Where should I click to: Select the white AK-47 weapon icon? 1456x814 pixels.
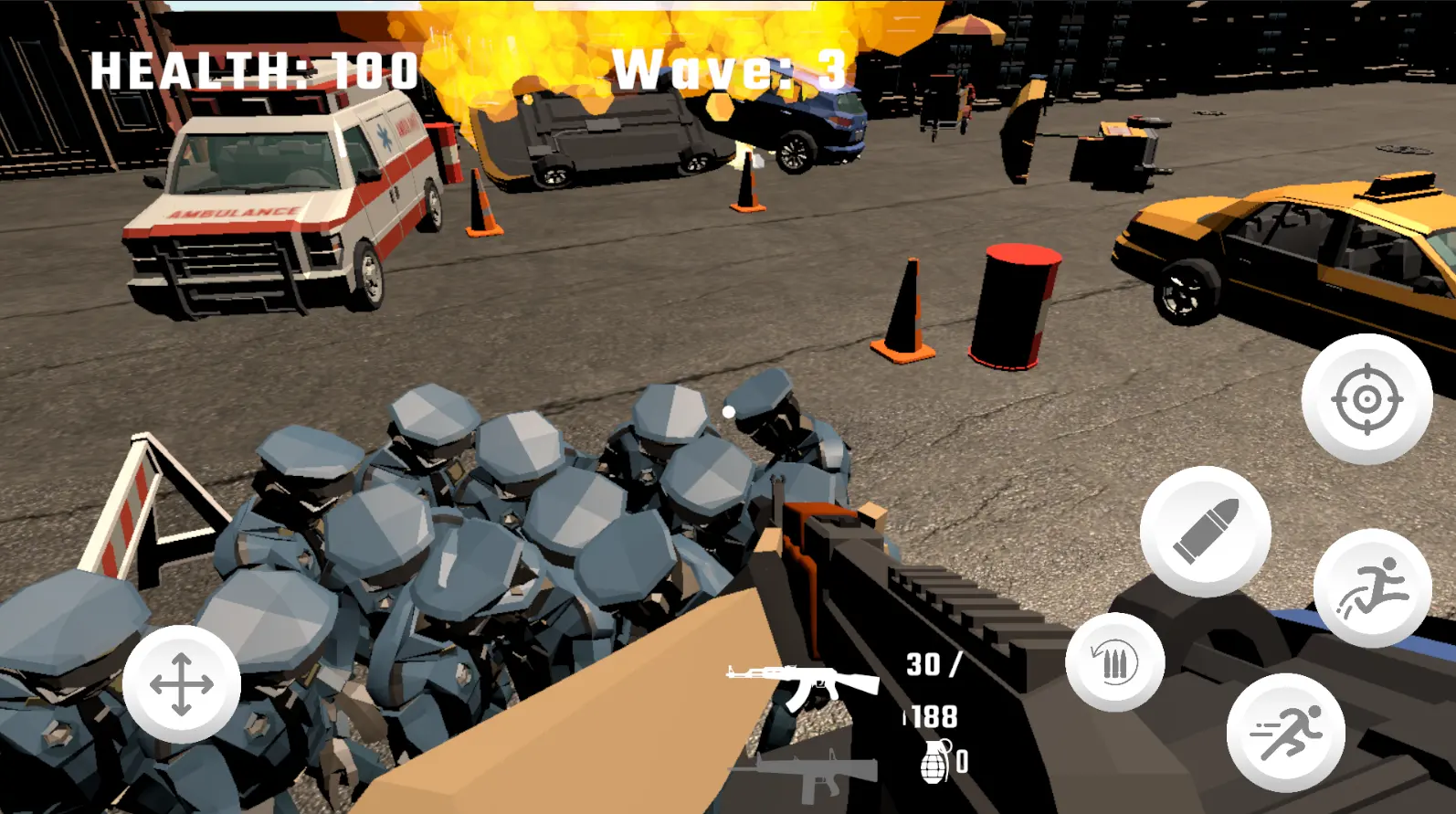[802, 684]
